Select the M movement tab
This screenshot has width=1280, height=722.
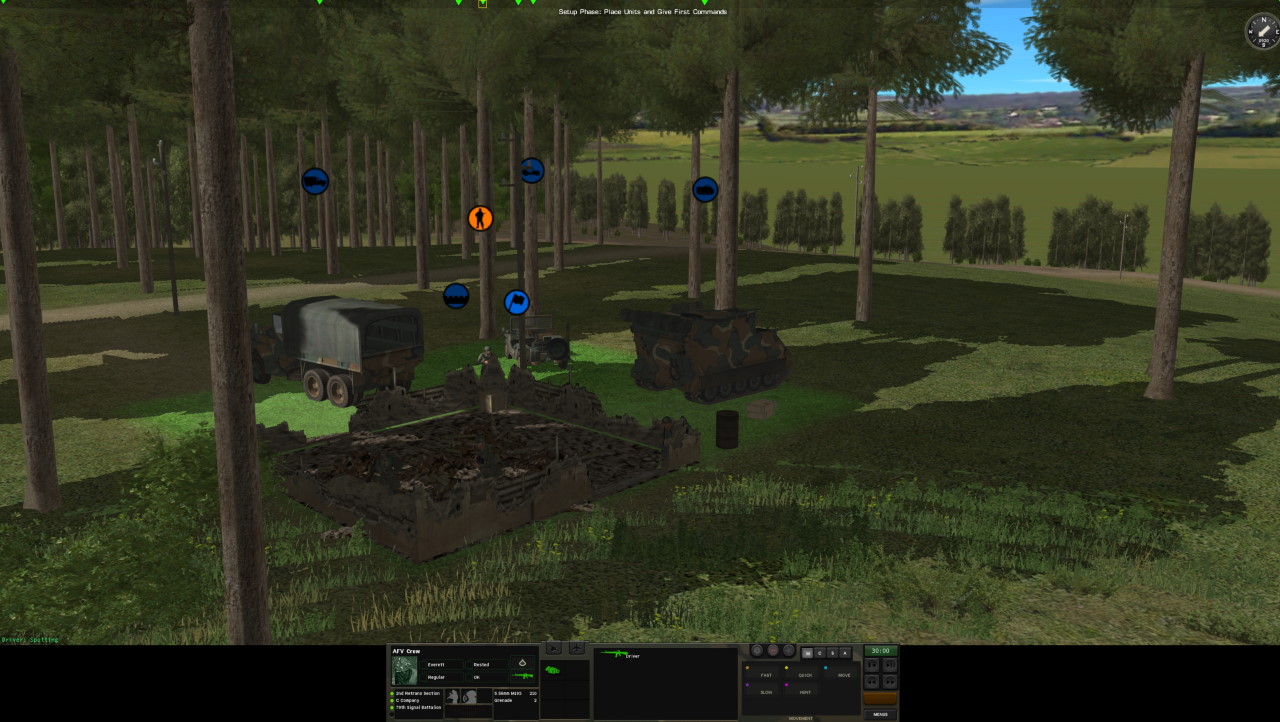point(808,653)
